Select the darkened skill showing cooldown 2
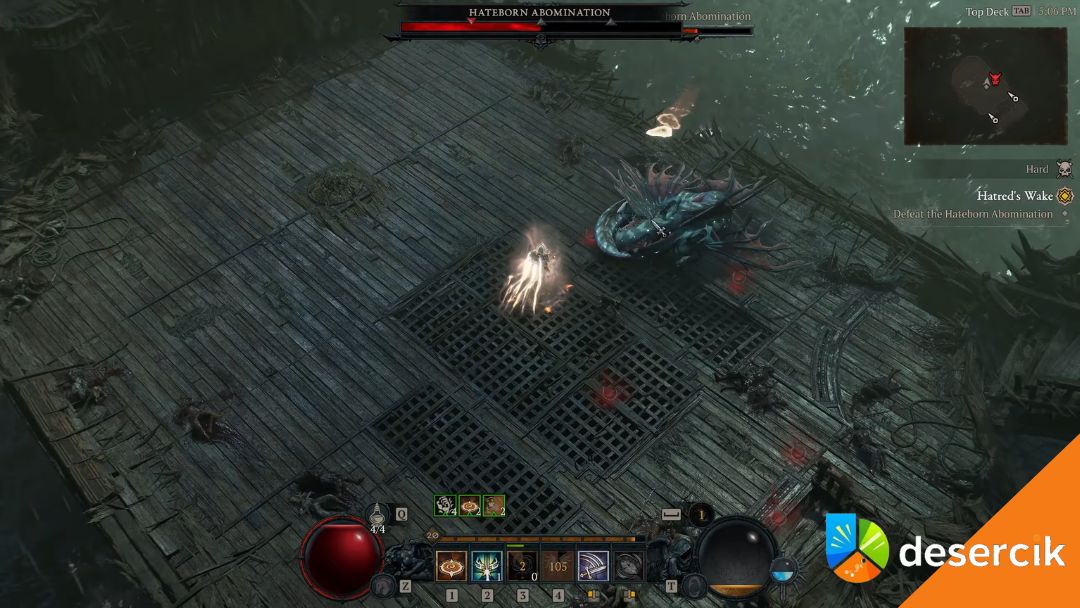The image size is (1080, 608). [522, 566]
